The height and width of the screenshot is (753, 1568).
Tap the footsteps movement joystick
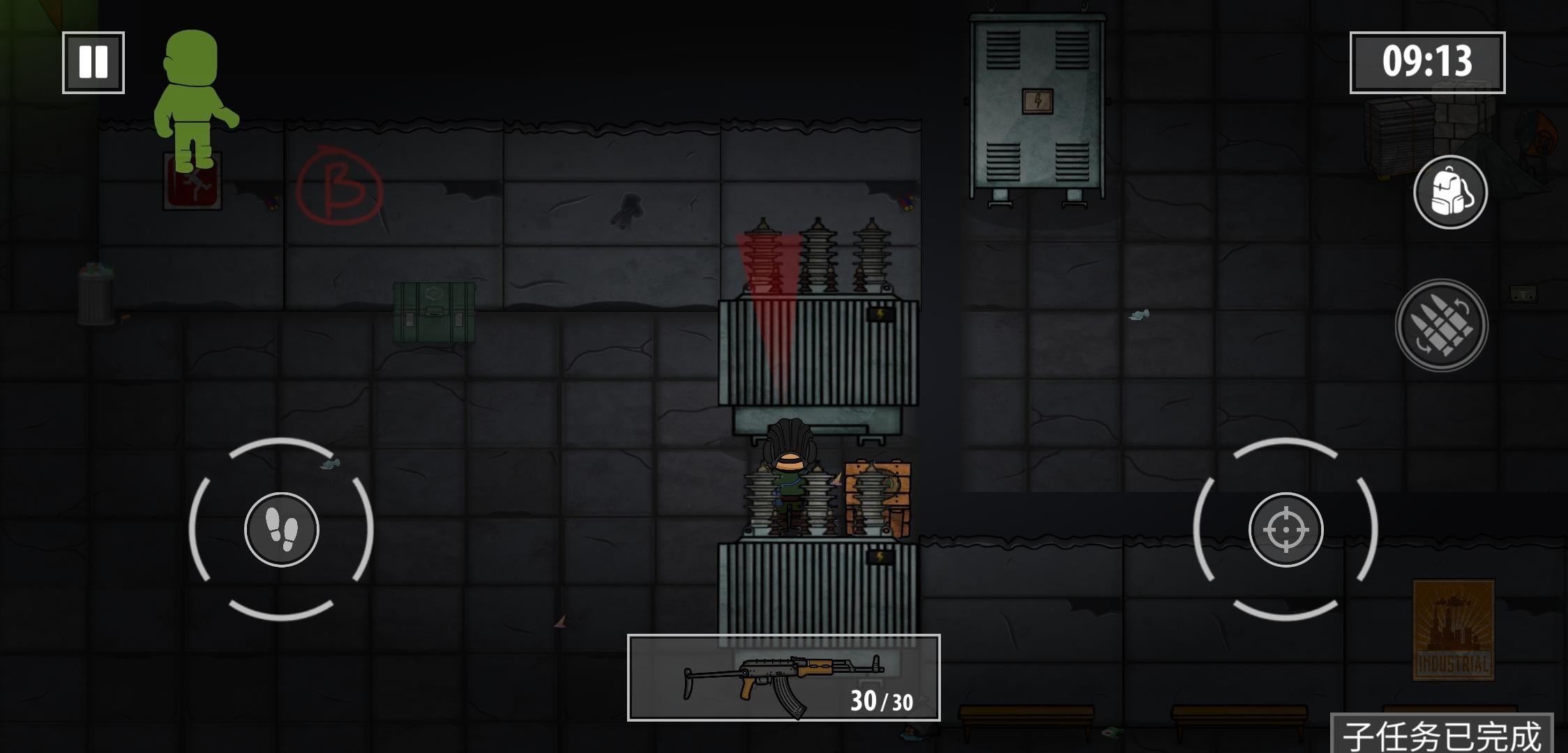point(282,530)
